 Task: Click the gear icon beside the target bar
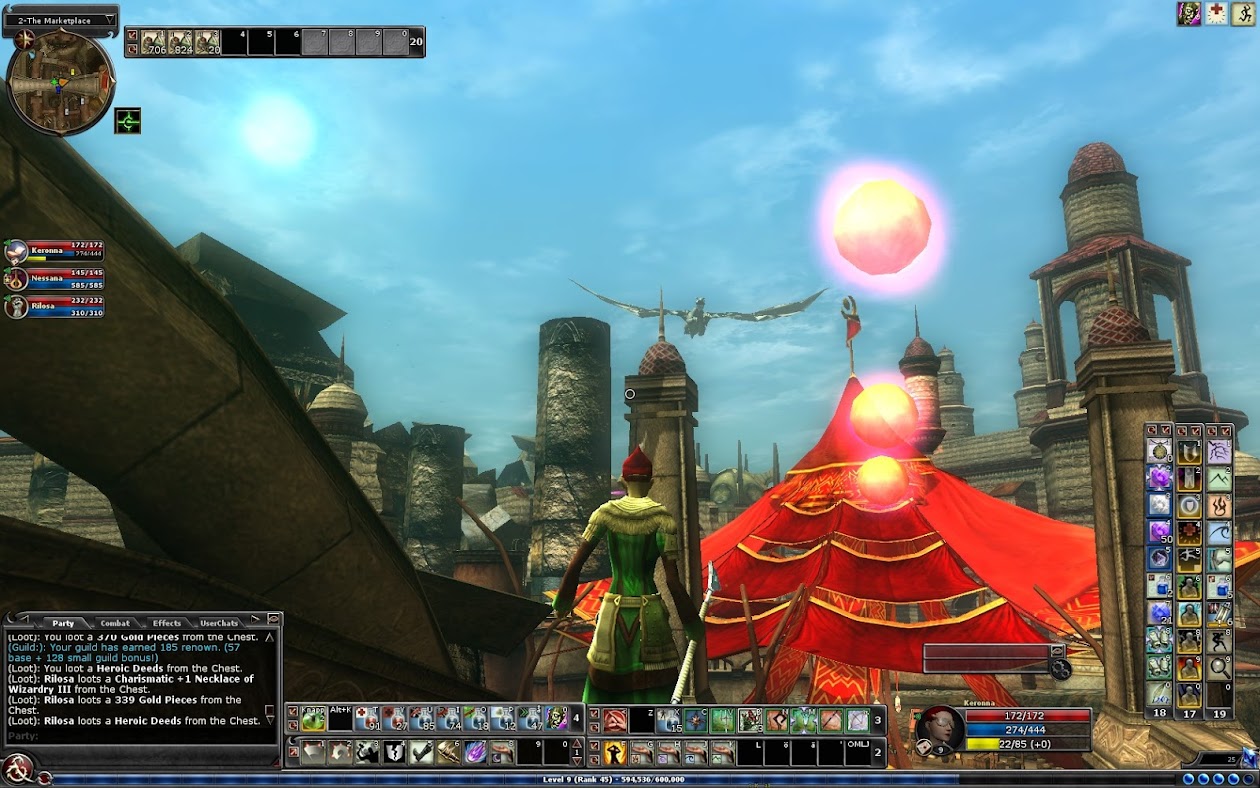pyautogui.click(x=1060, y=670)
